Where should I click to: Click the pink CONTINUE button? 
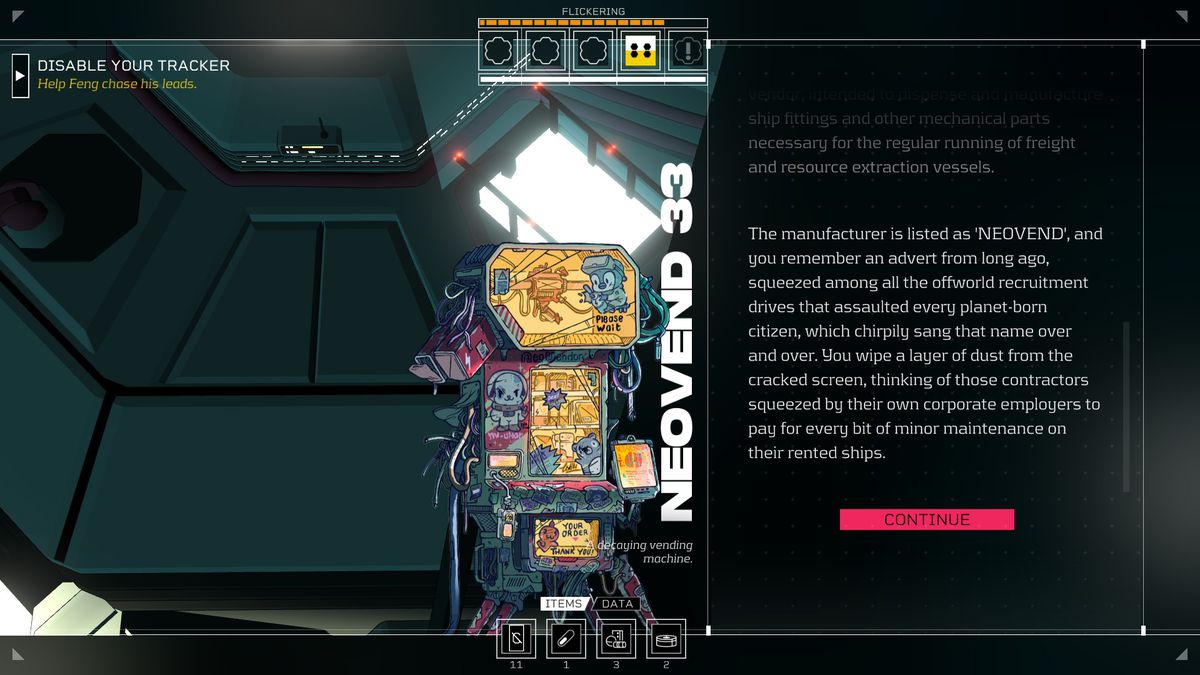tap(926, 519)
